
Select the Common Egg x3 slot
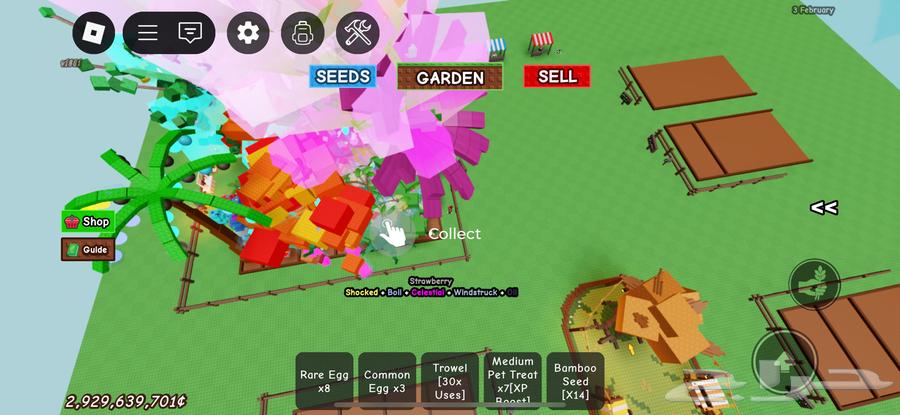[386, 381]
